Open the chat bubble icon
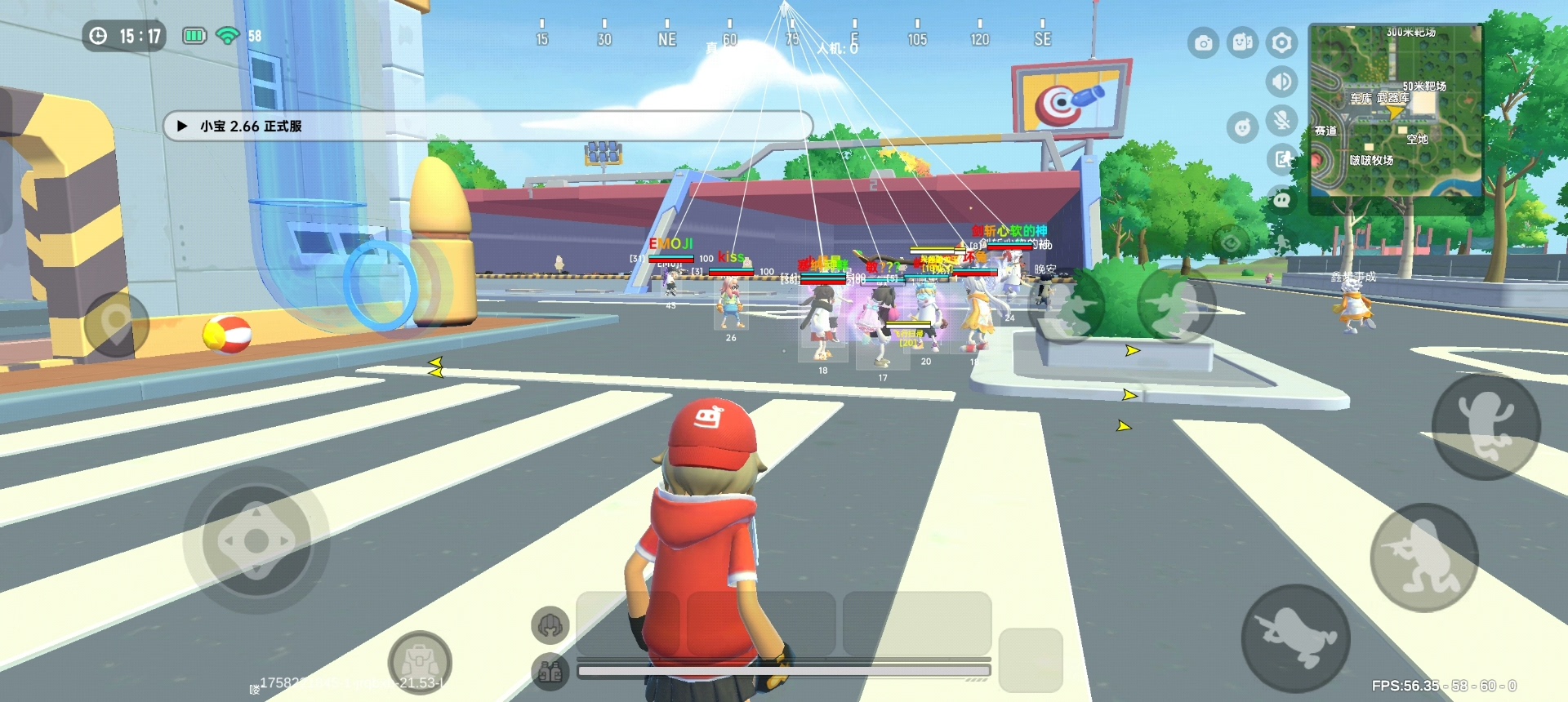Viewport: 1568px width, 702px height. [1281, 198]
